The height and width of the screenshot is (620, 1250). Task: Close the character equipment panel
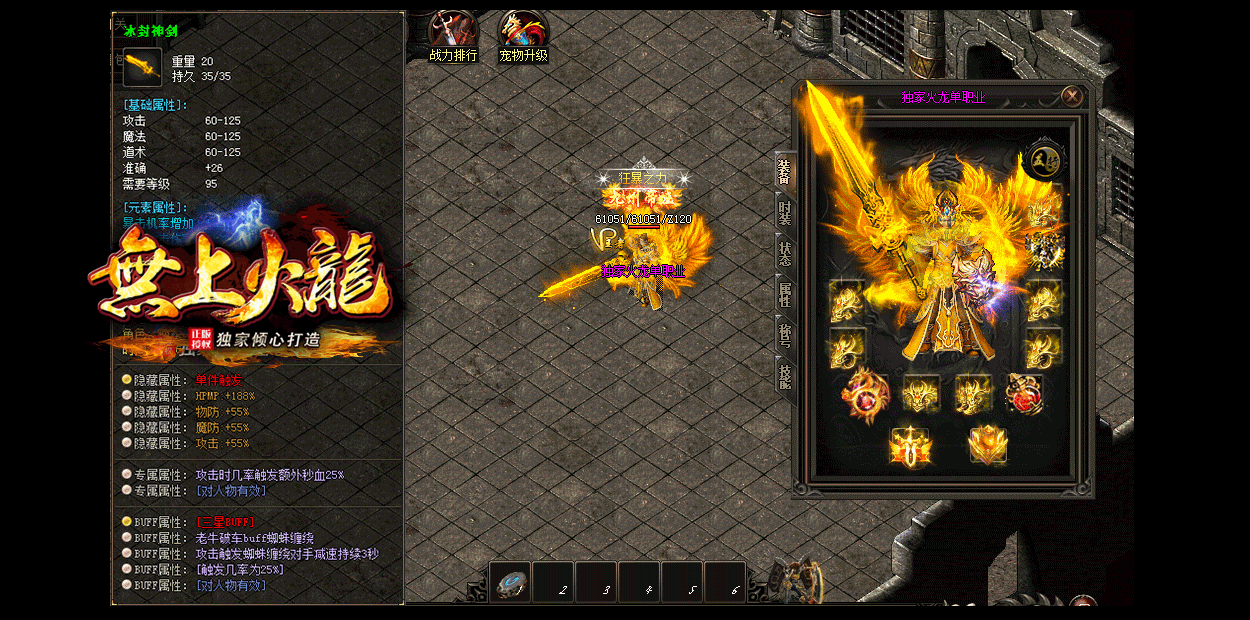(1072, 96)
